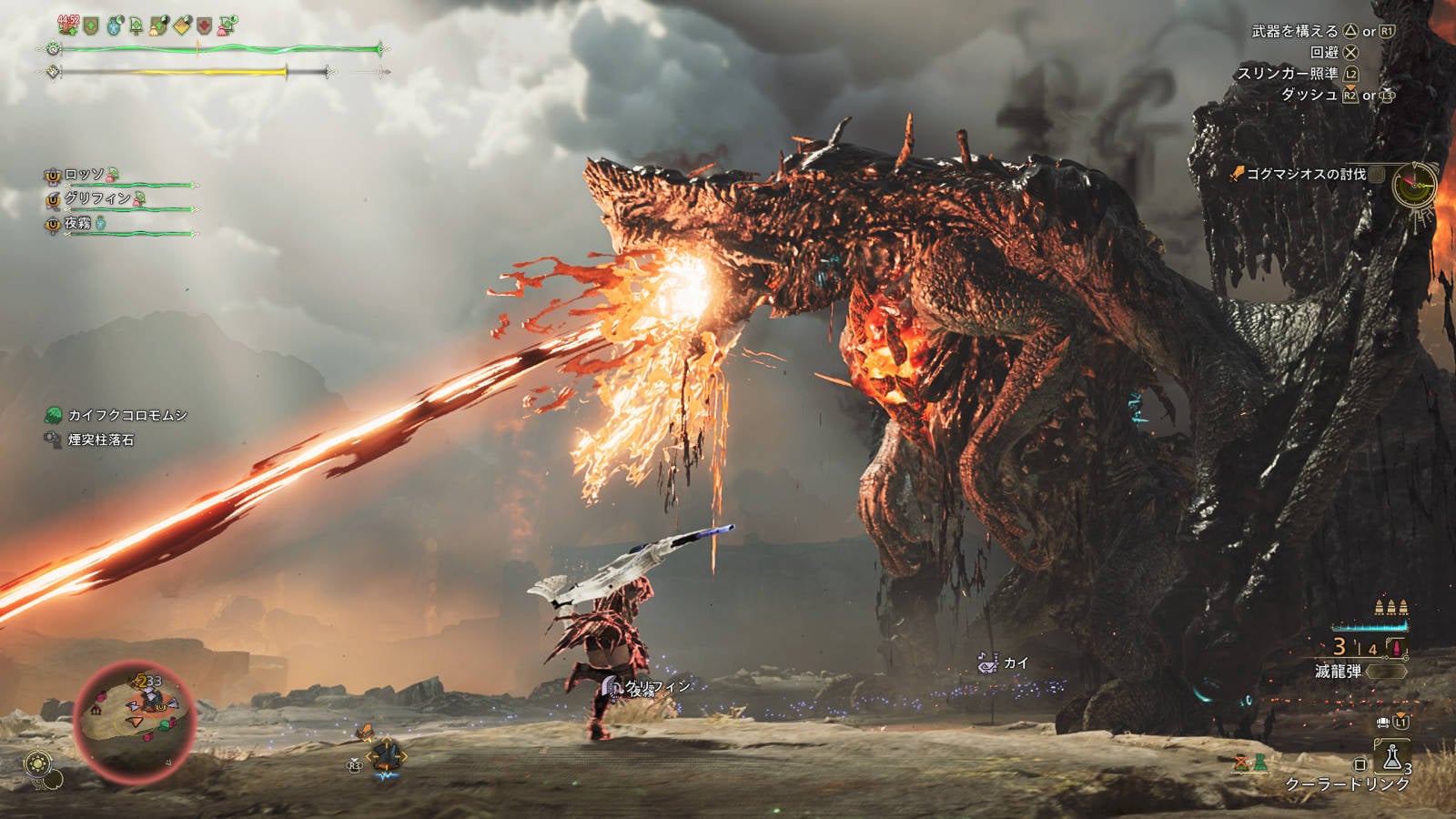
Task: Select party member 夜霧
Action: click(x=78, y=223)
